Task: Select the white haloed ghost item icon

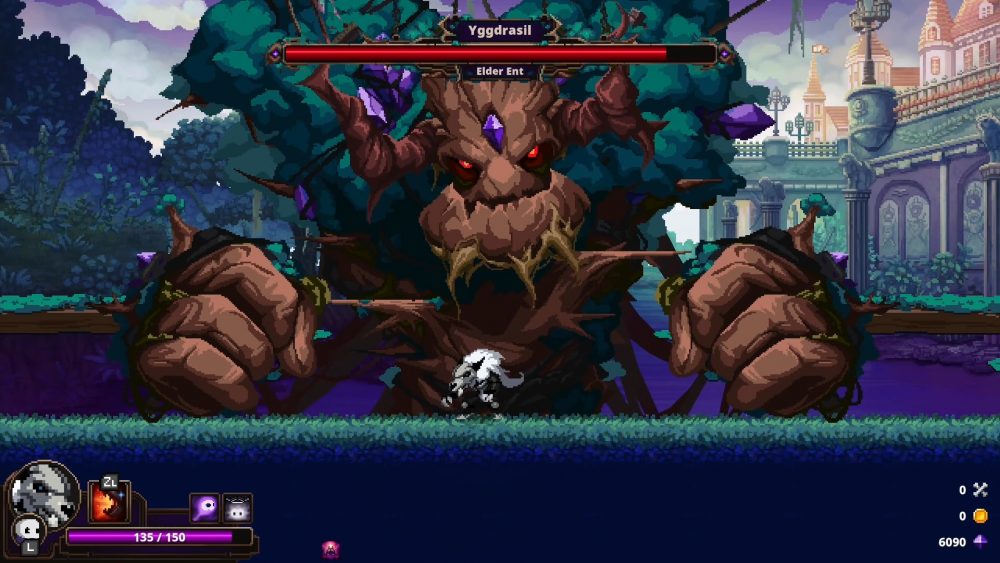Action: tap(237, 508)
